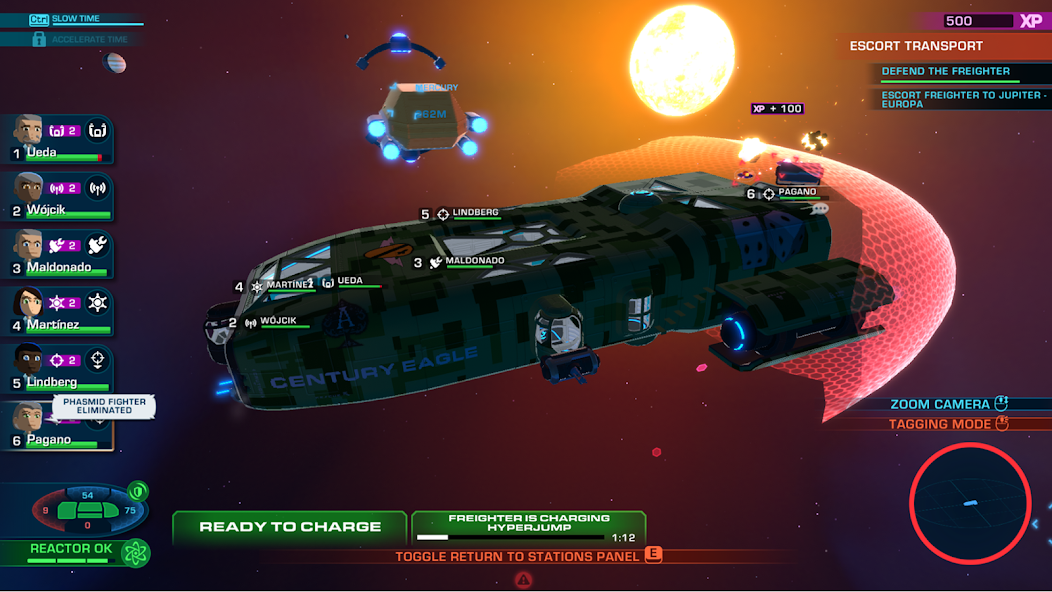The height and width of the screenshot is (592, 1052).
Task: Select the Defend the Freighter objective
Action: click(944, 72)
